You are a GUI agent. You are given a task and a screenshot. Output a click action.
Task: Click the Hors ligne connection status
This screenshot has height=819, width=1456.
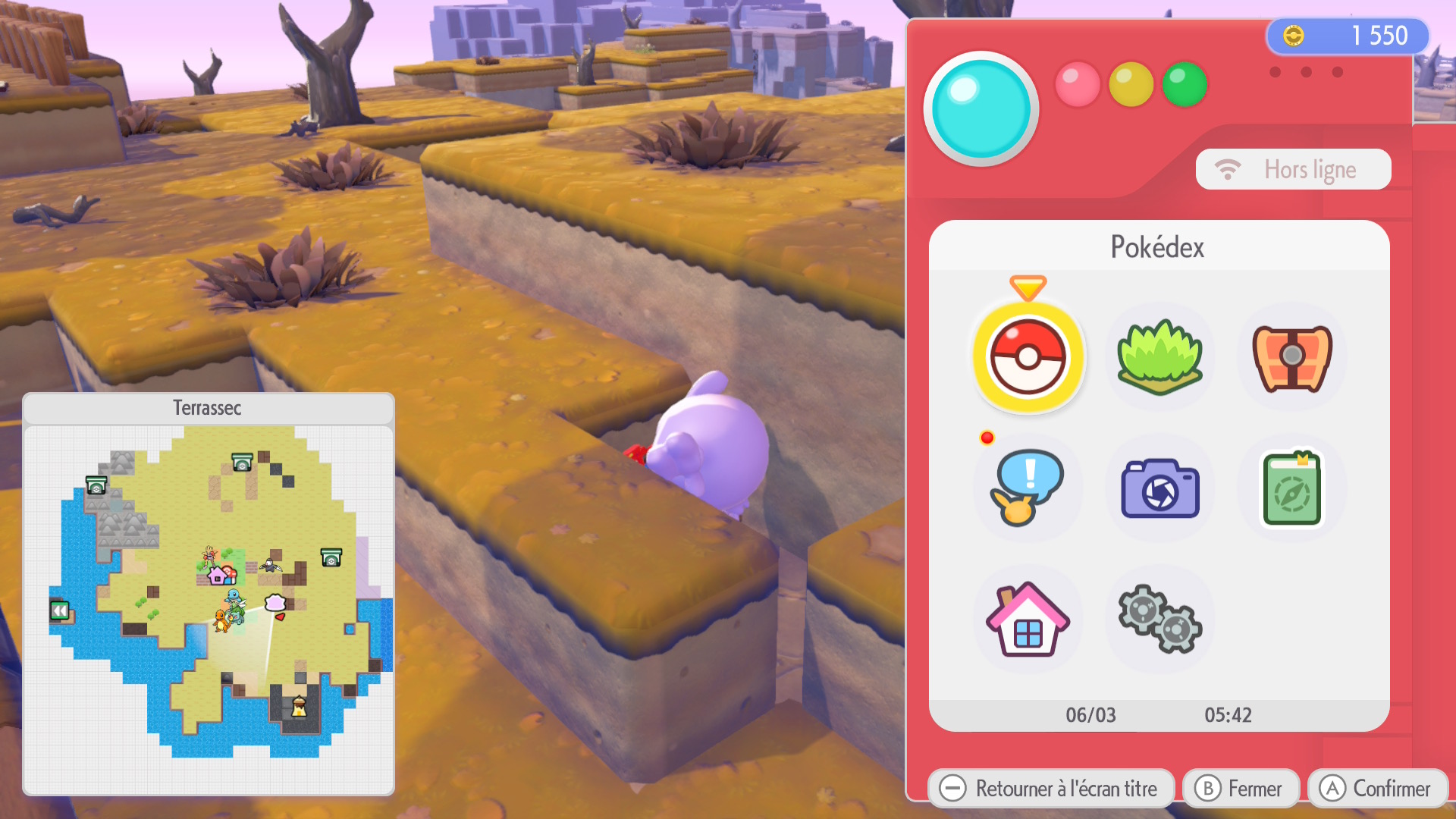click(1293, 169)
